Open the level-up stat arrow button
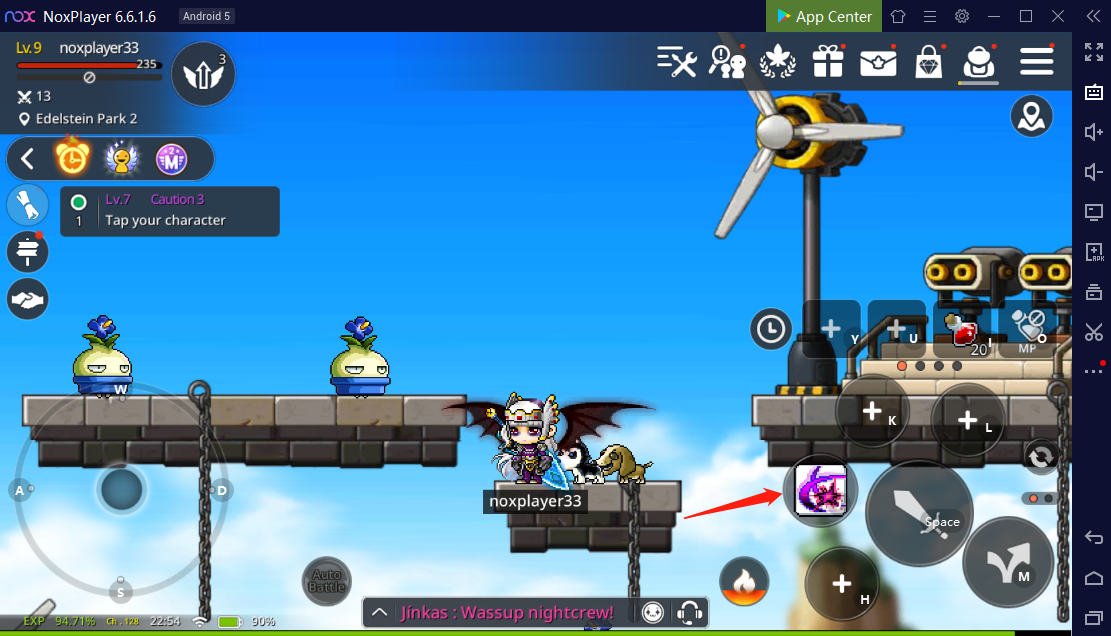The image size is (1111, 636). coord(204,73)
